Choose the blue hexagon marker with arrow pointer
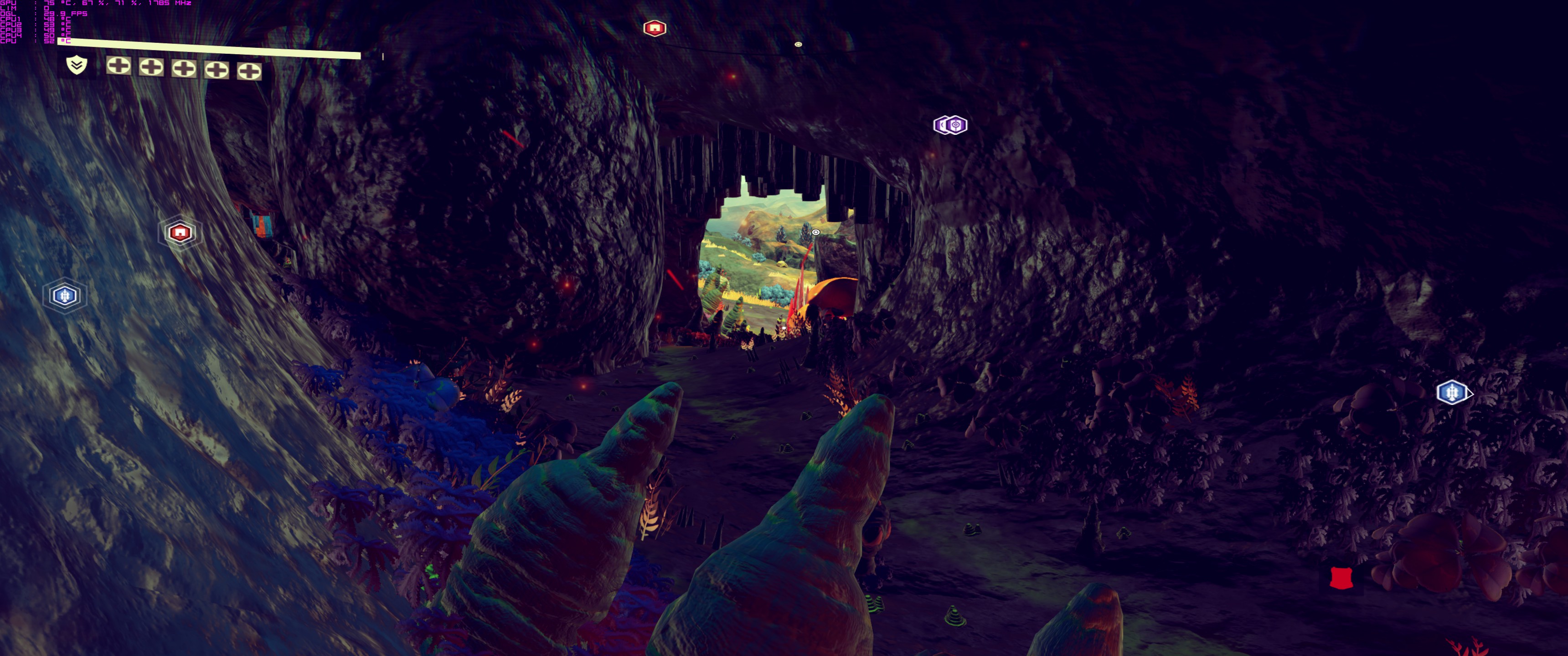Image resolution: width=1568 pixels, height=656 pixels. point(1452,393)
